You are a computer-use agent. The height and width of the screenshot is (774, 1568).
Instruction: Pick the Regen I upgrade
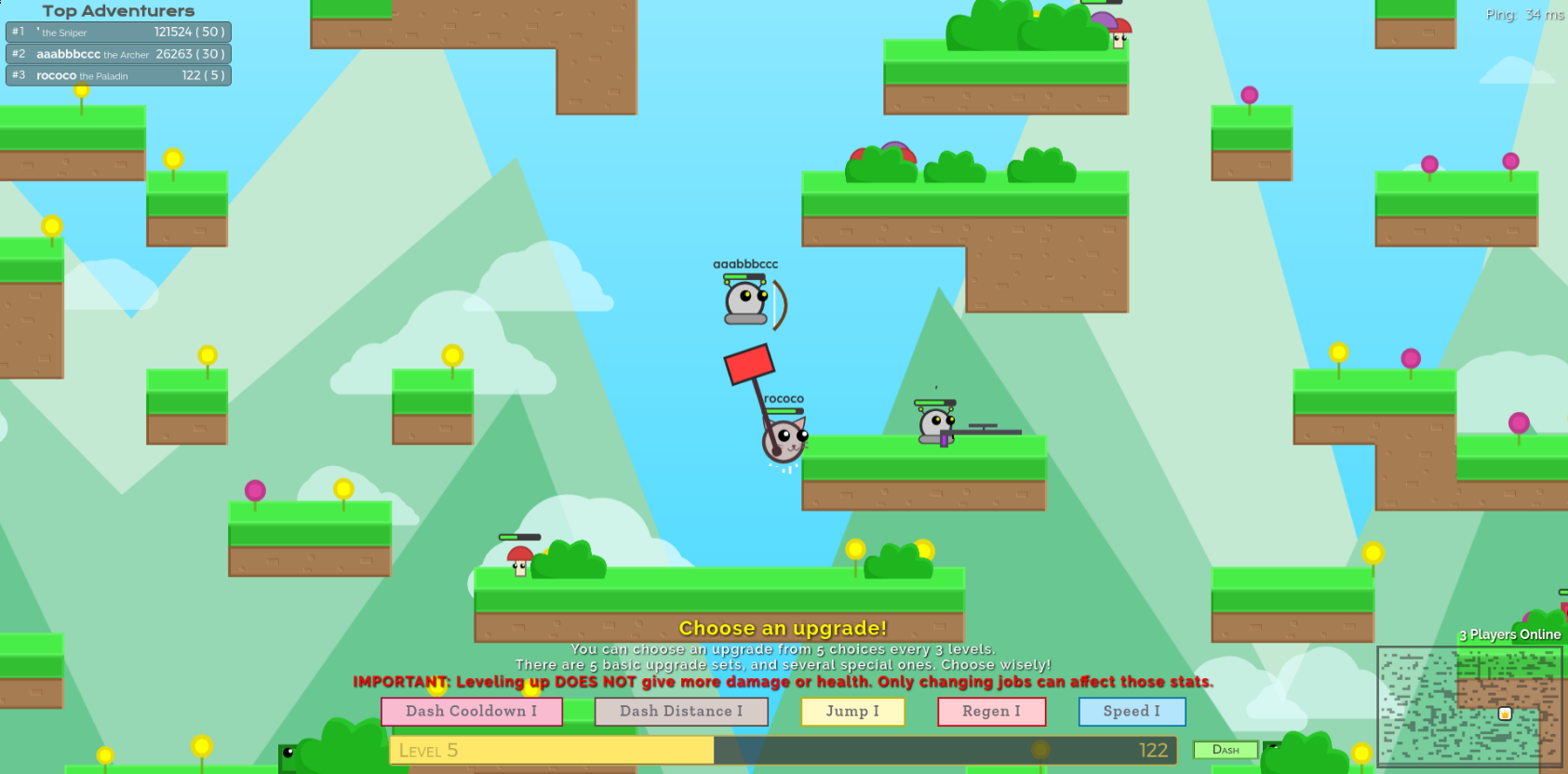[x=992, y=711]
